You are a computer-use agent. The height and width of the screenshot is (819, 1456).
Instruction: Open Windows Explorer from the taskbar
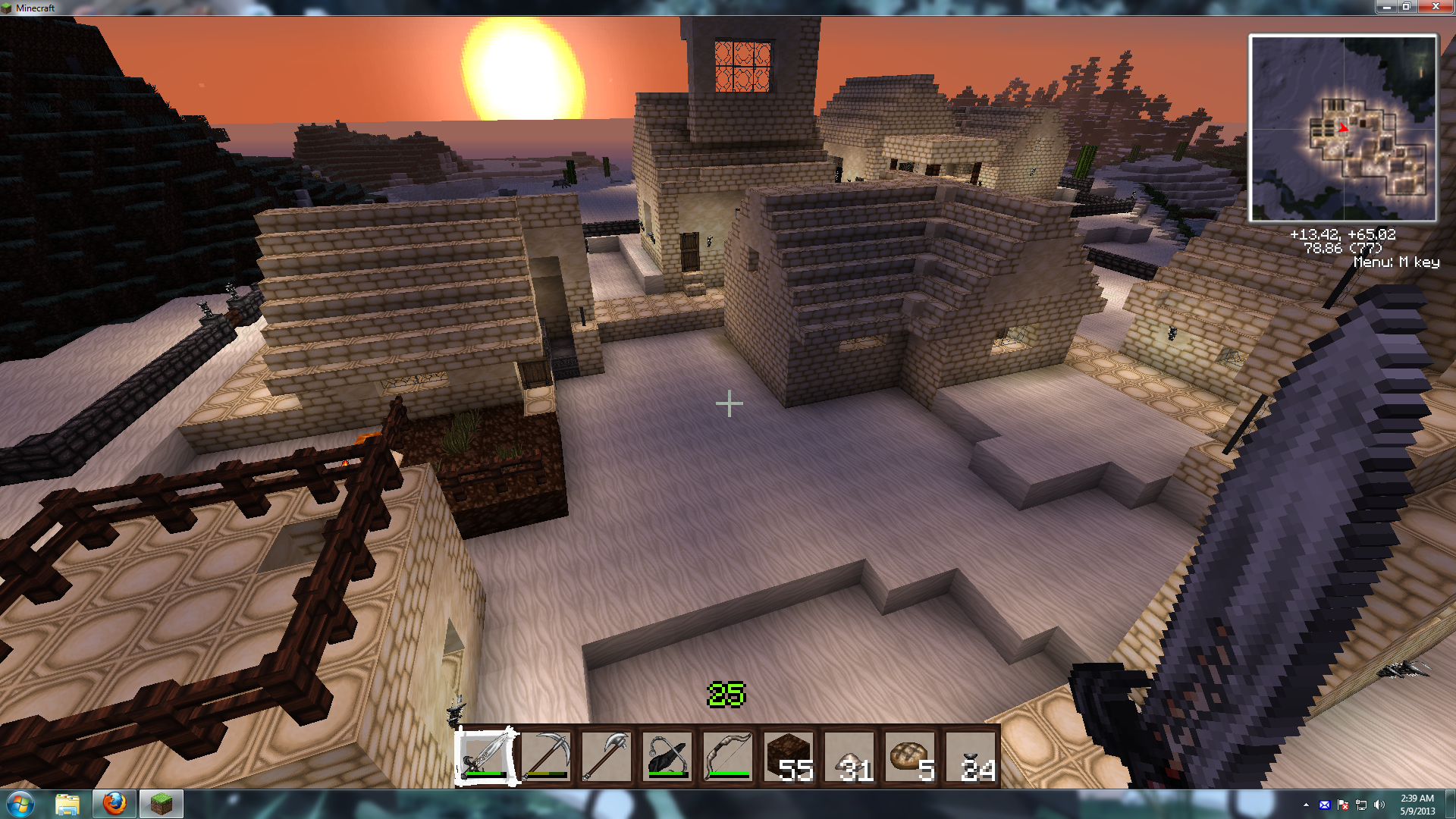point(67,804)
